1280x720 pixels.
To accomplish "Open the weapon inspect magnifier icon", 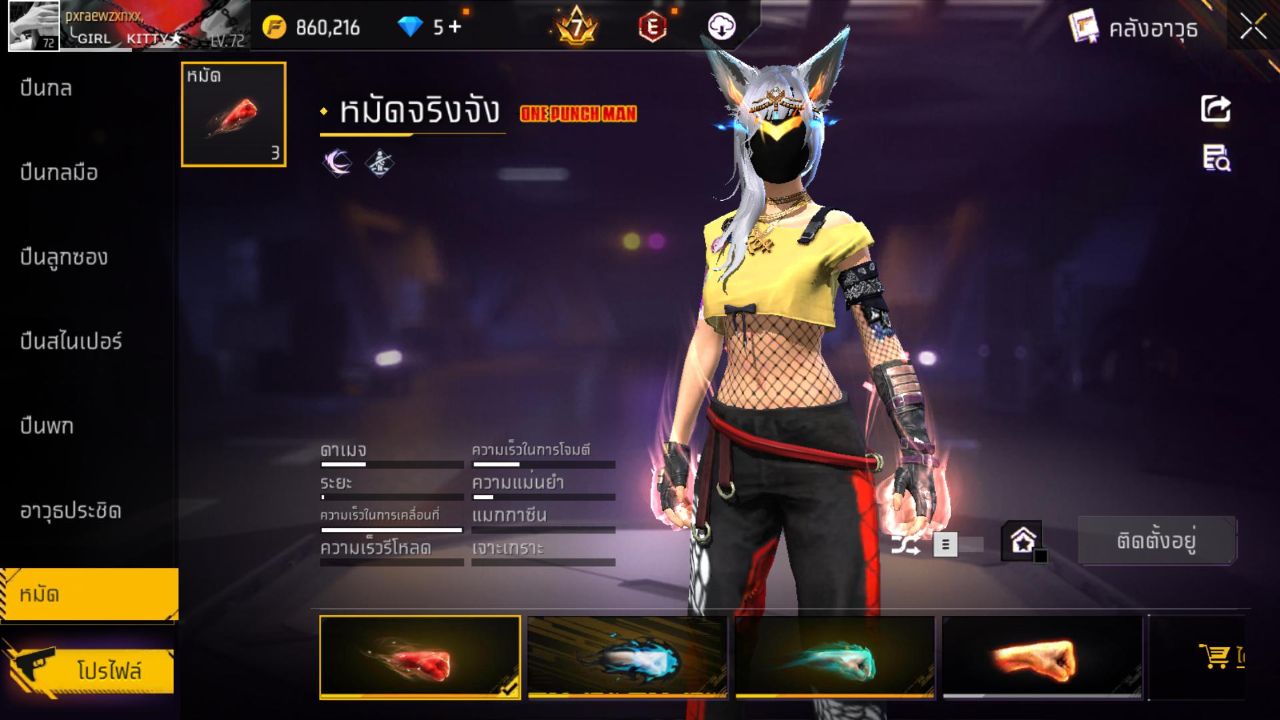I will click(1214, 158).
